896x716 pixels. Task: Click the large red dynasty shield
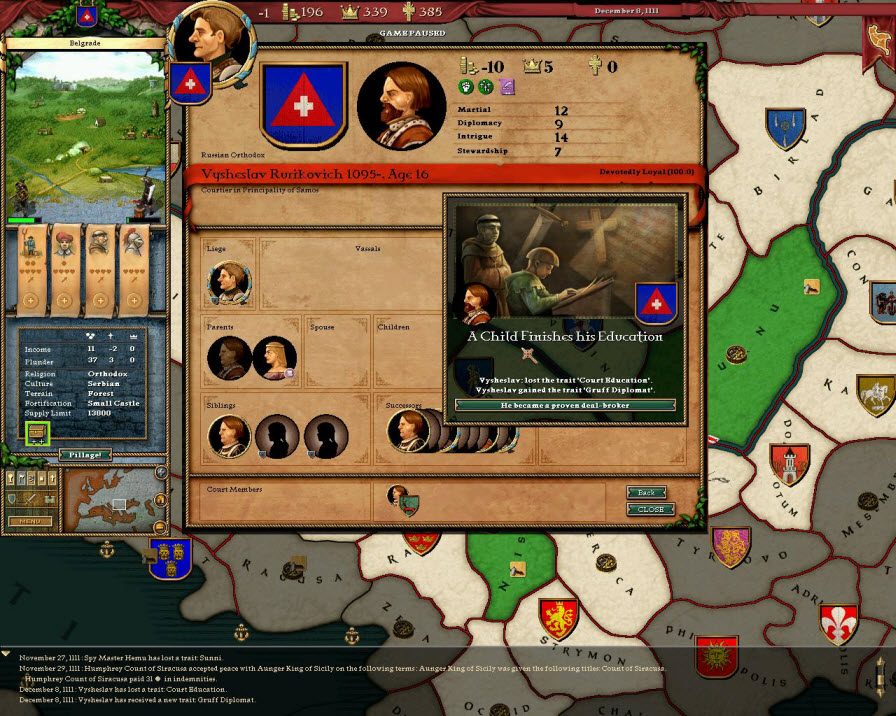303,104
